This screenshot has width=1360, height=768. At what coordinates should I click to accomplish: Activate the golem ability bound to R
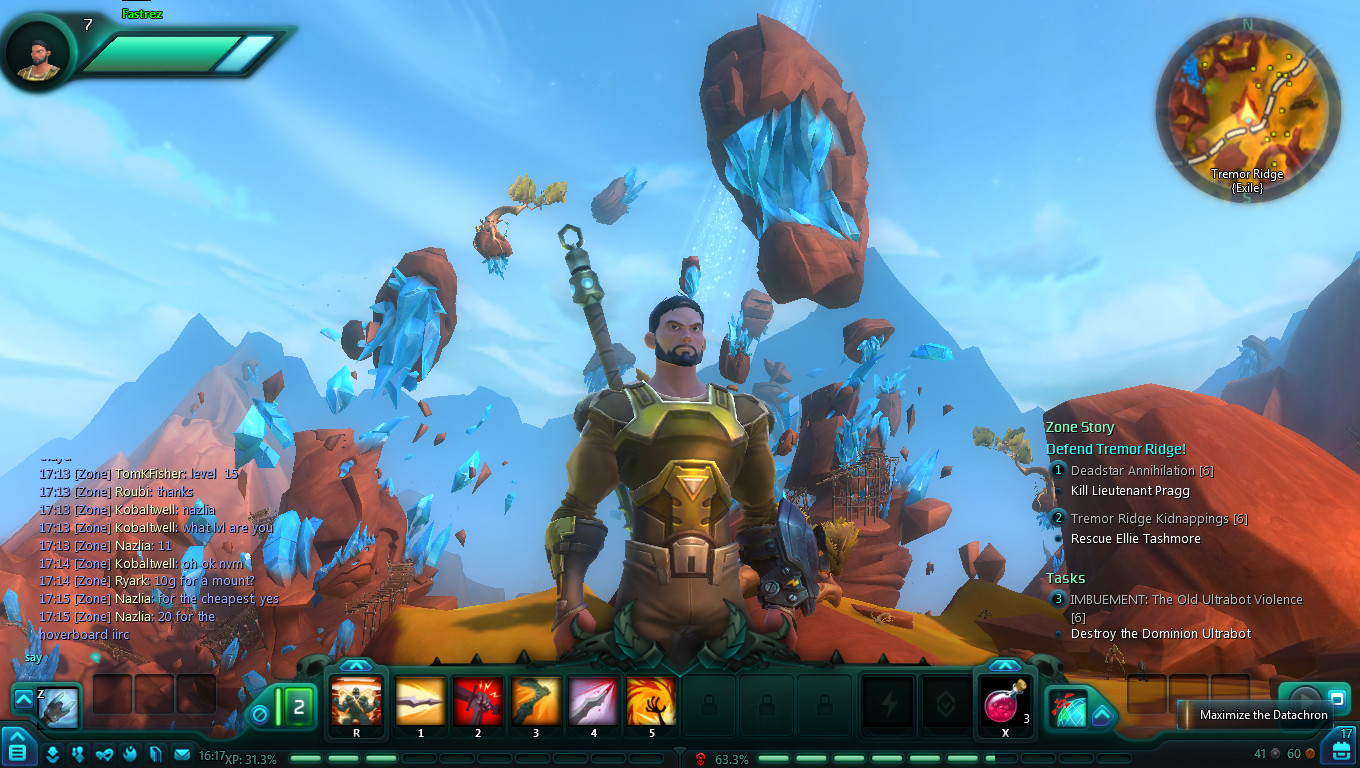click(356, 705)
